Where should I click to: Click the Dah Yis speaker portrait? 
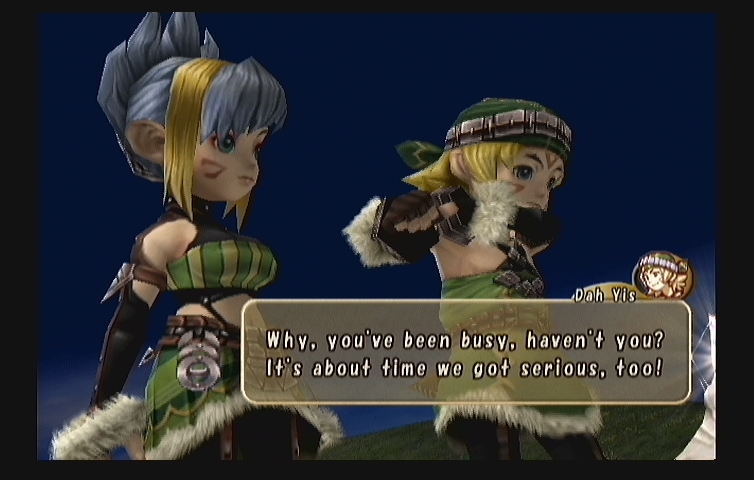663,276
